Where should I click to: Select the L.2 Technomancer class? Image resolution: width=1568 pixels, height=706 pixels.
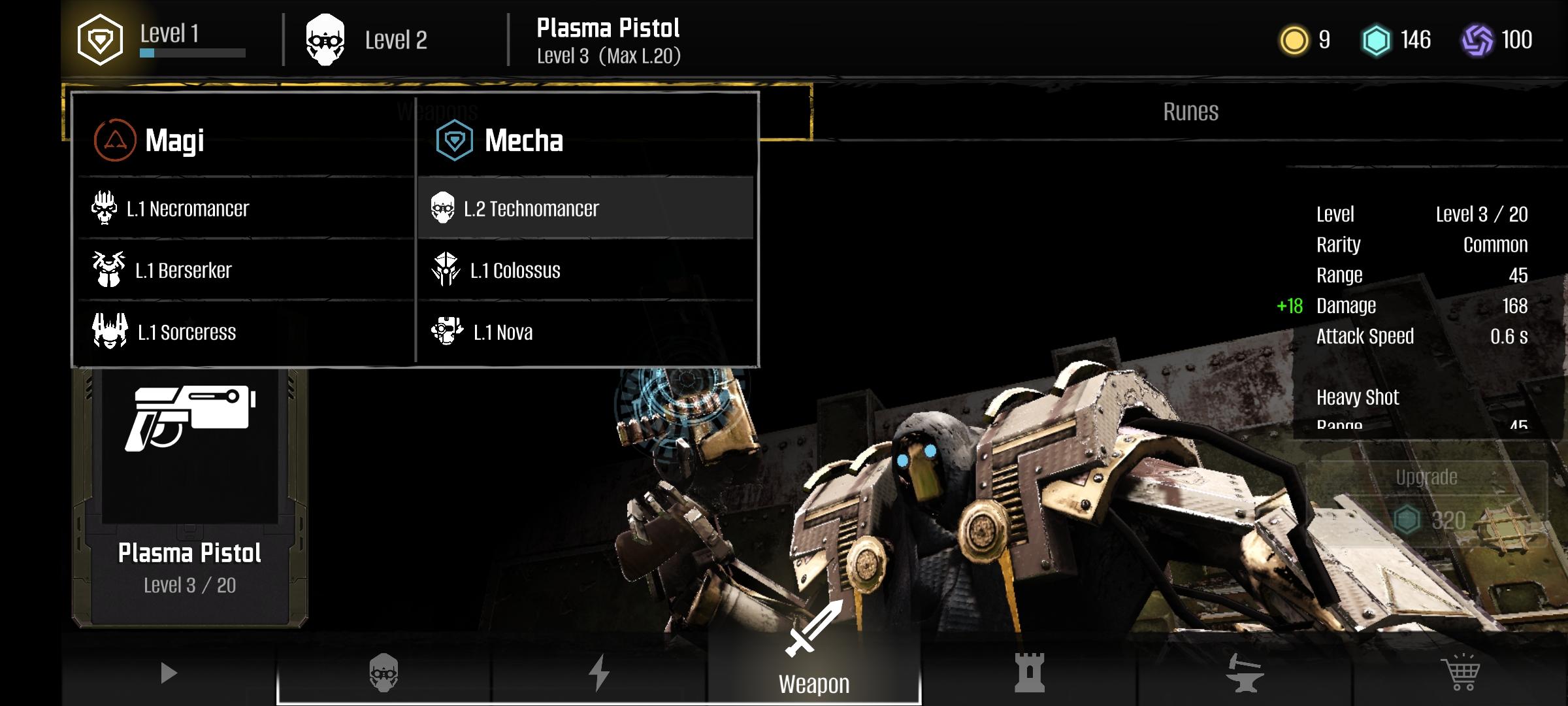tap(531, 209)
